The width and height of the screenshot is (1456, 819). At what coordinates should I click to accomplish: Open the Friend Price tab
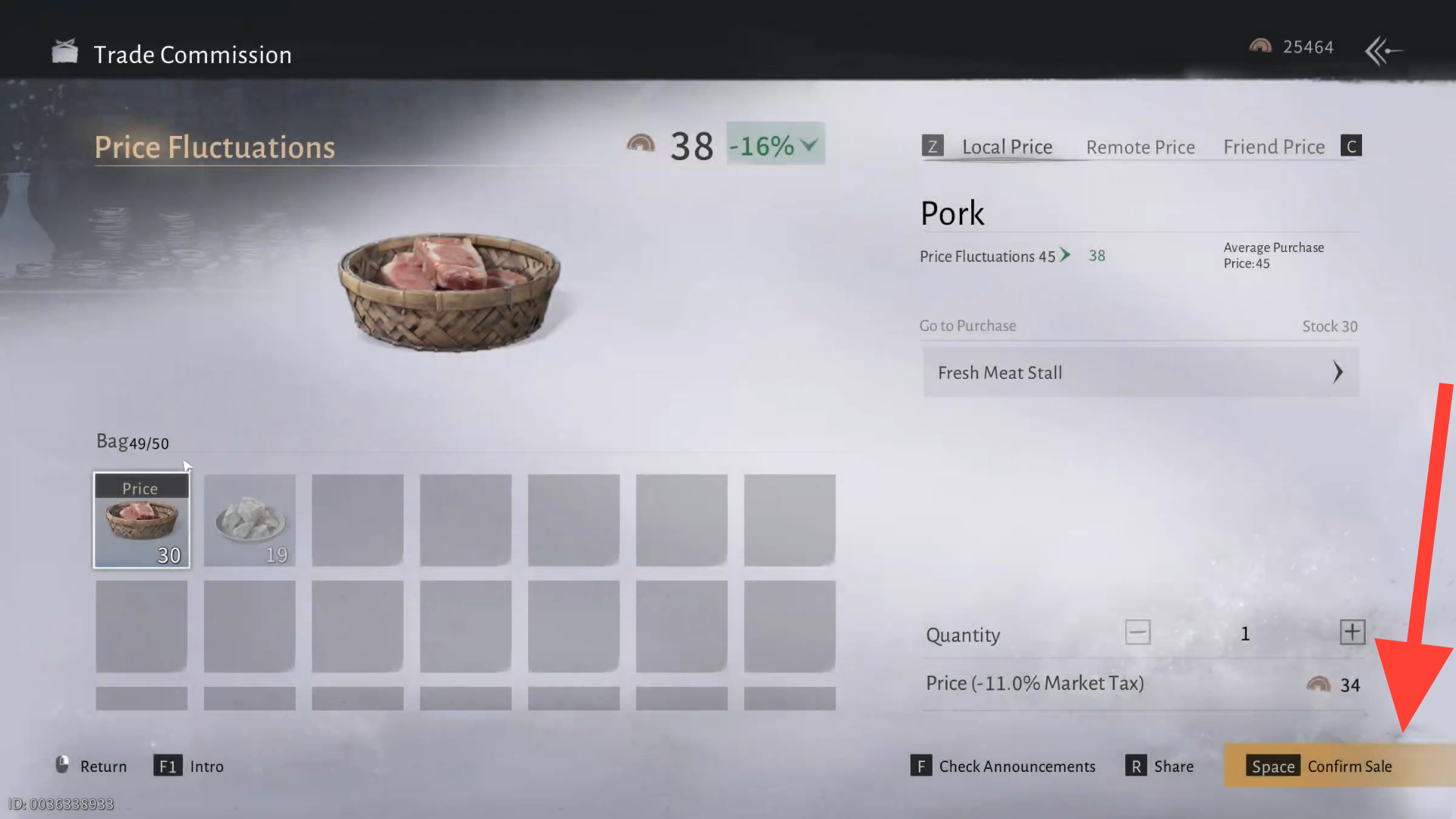coord(1274,146)
